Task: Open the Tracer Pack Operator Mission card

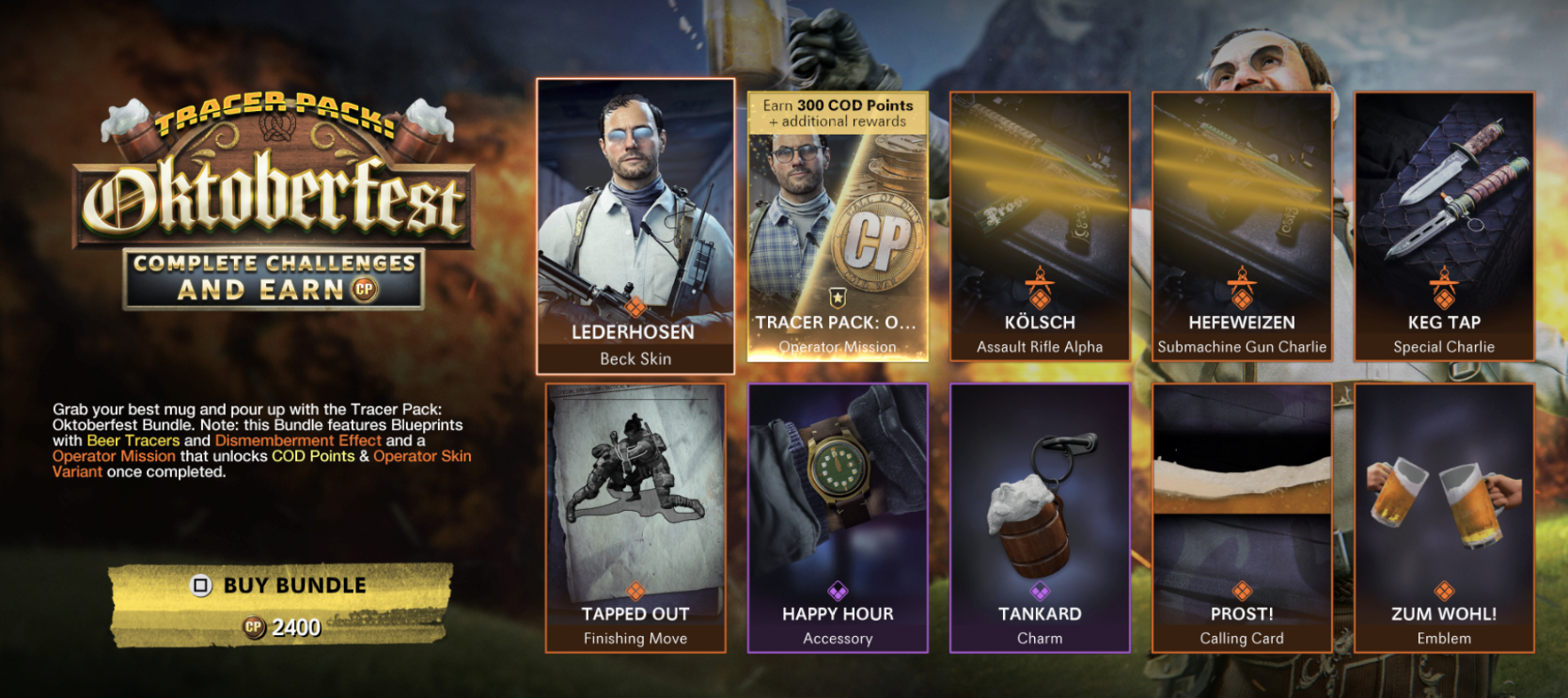Action: click(838, 226)
